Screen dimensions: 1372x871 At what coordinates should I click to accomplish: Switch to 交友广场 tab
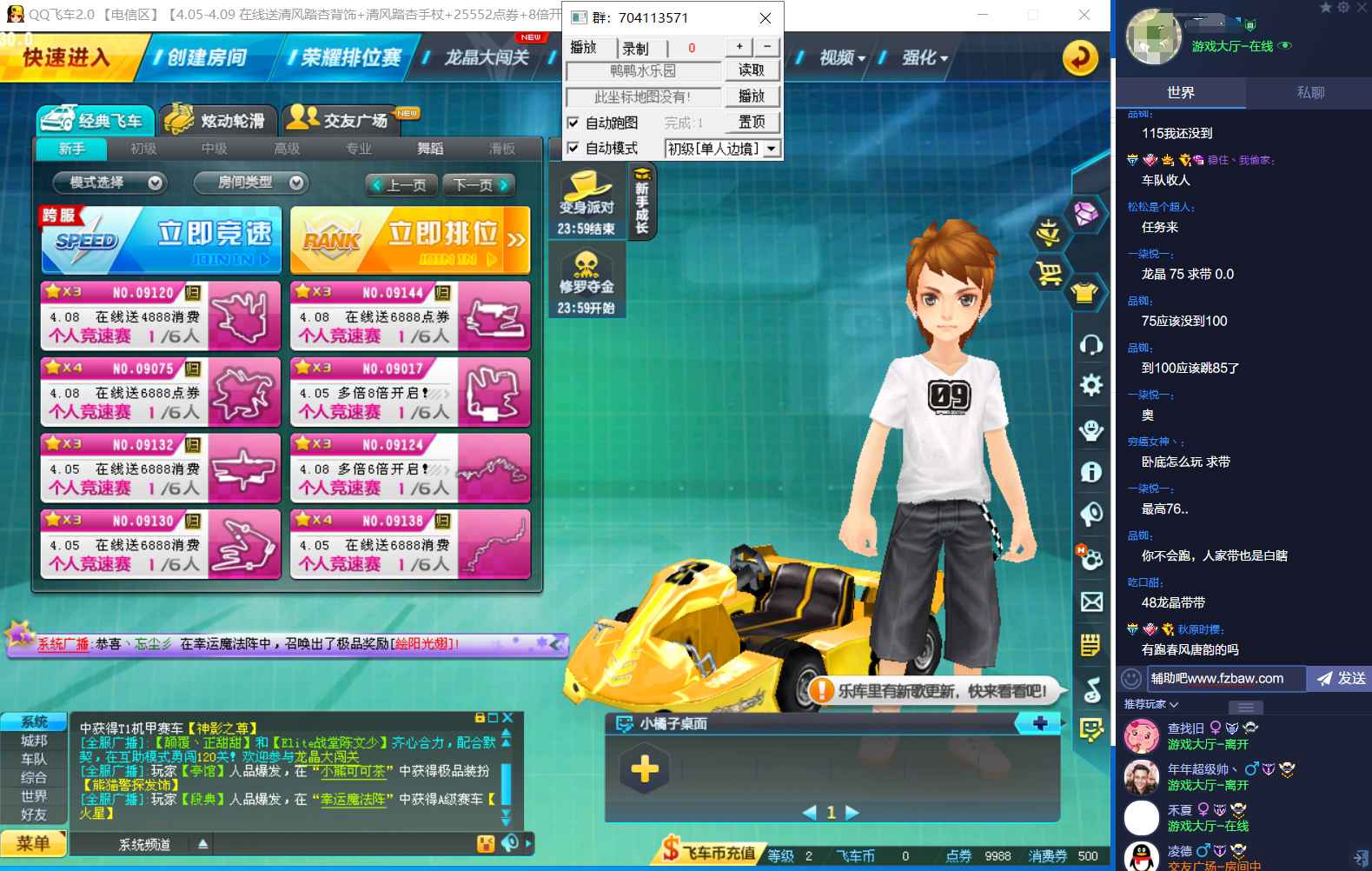pyautogui.click(x=343, y=120)
